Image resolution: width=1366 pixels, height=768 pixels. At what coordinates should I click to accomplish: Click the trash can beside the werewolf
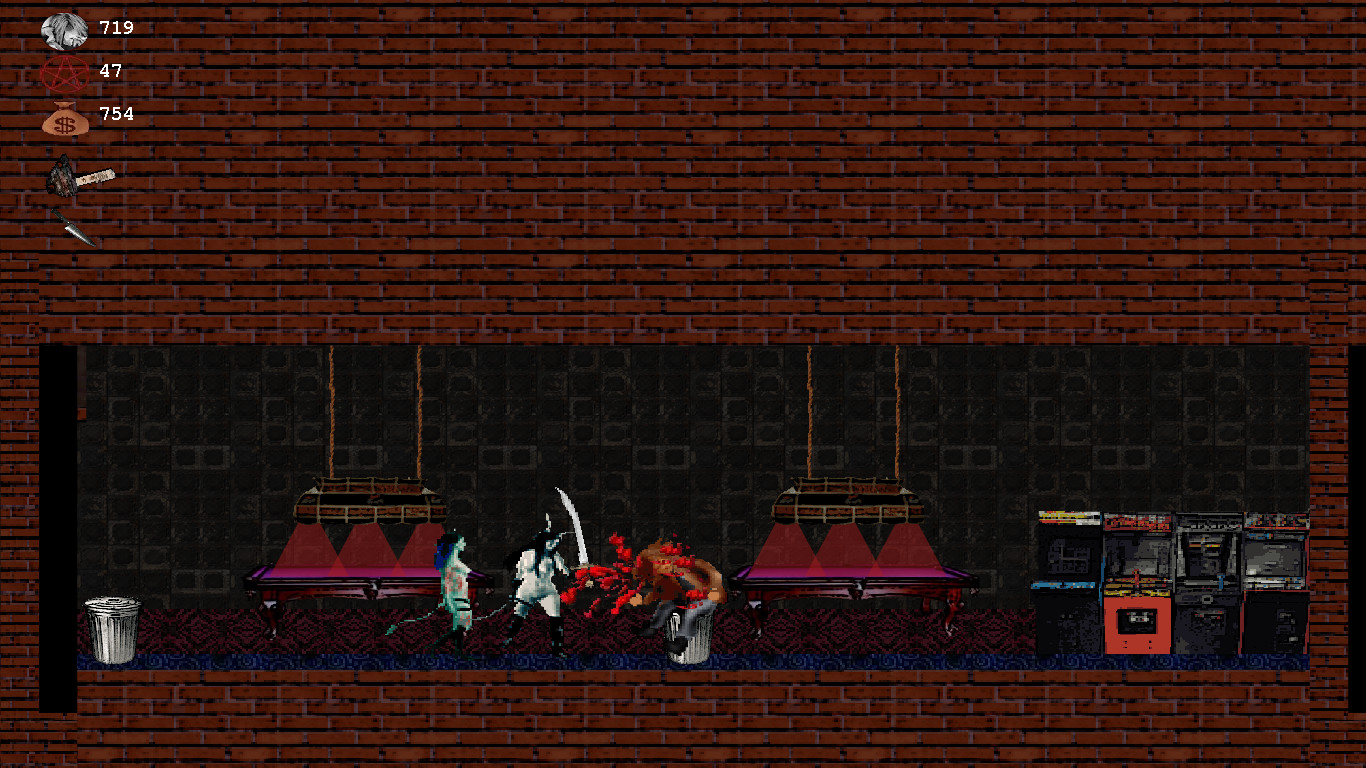click(x=690, y=635)
